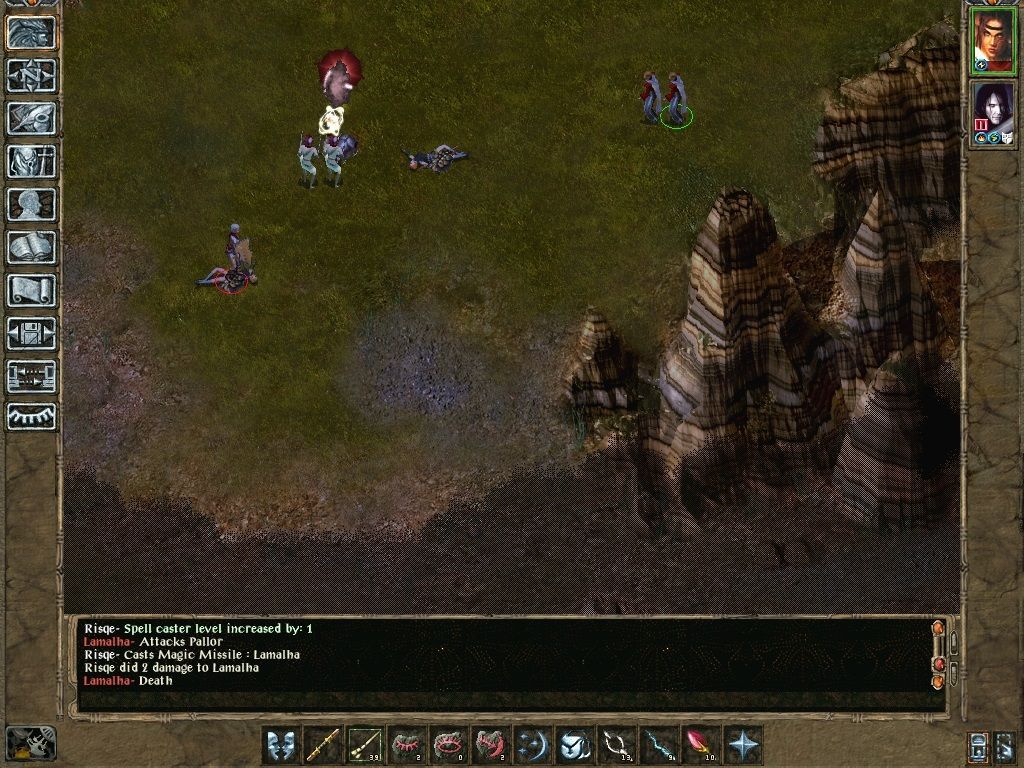Open special abilities with the blue star
This screenshot has height=768, width=1024.
click(744, 745)
